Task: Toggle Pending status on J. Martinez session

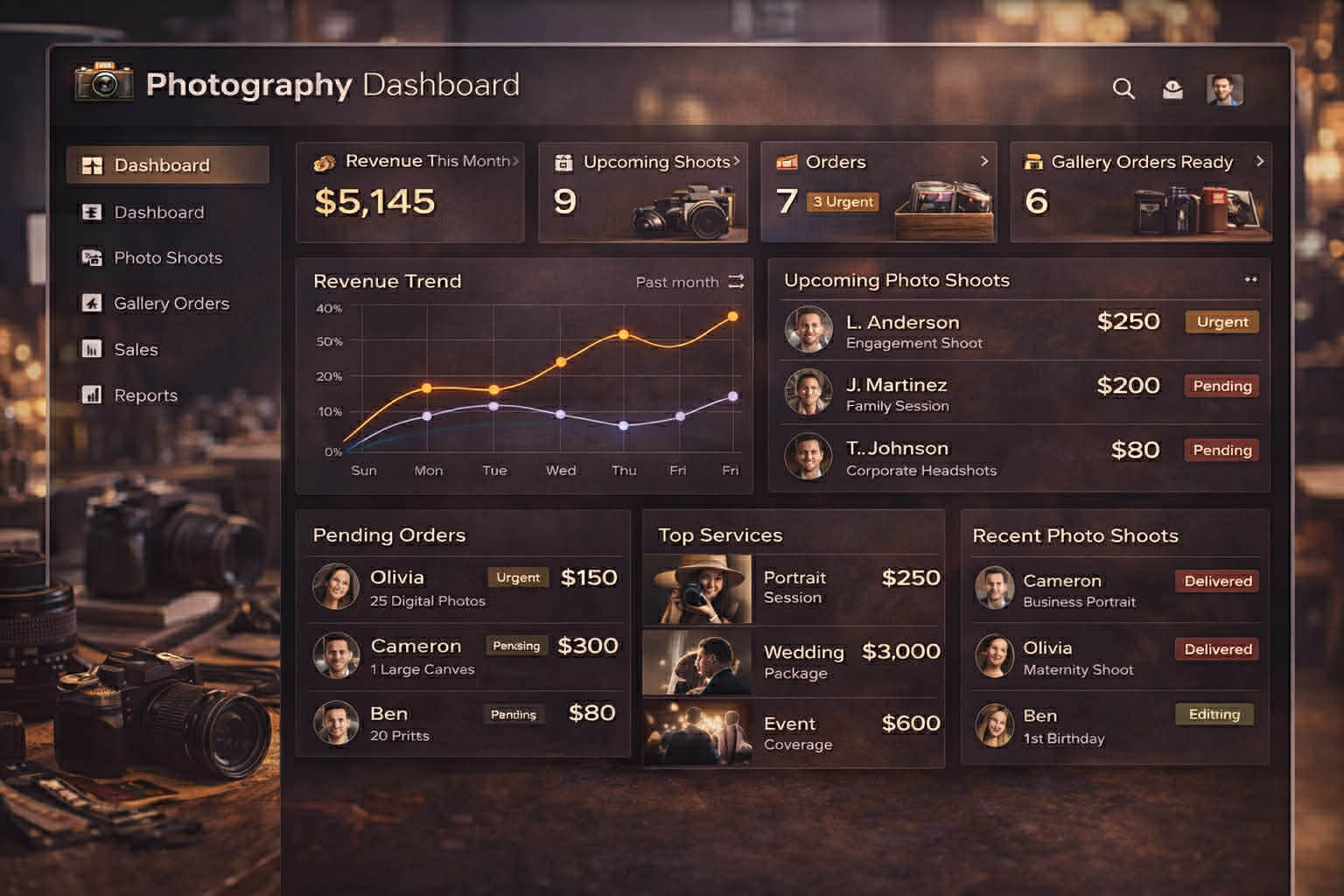Action: click(1221, 386)
